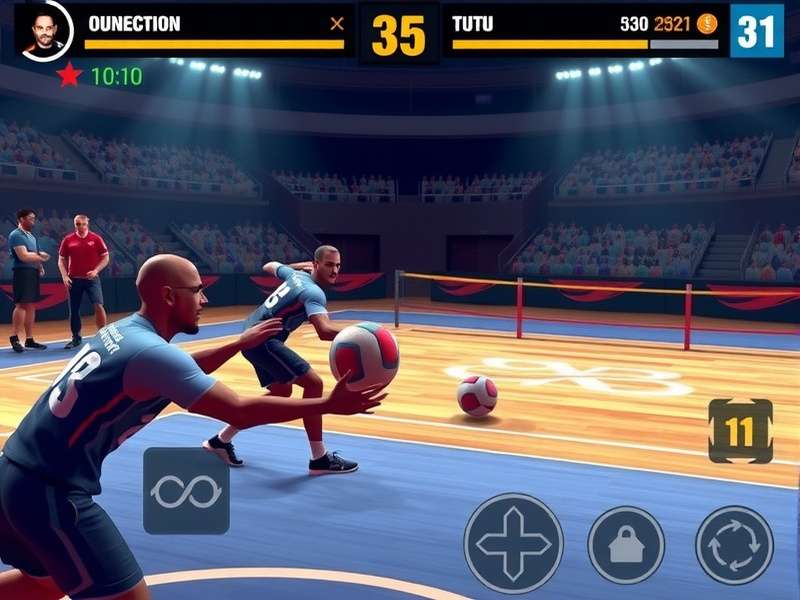Tap the circular arrows swap button
The image size is (800, 600).
pos(734,544)
